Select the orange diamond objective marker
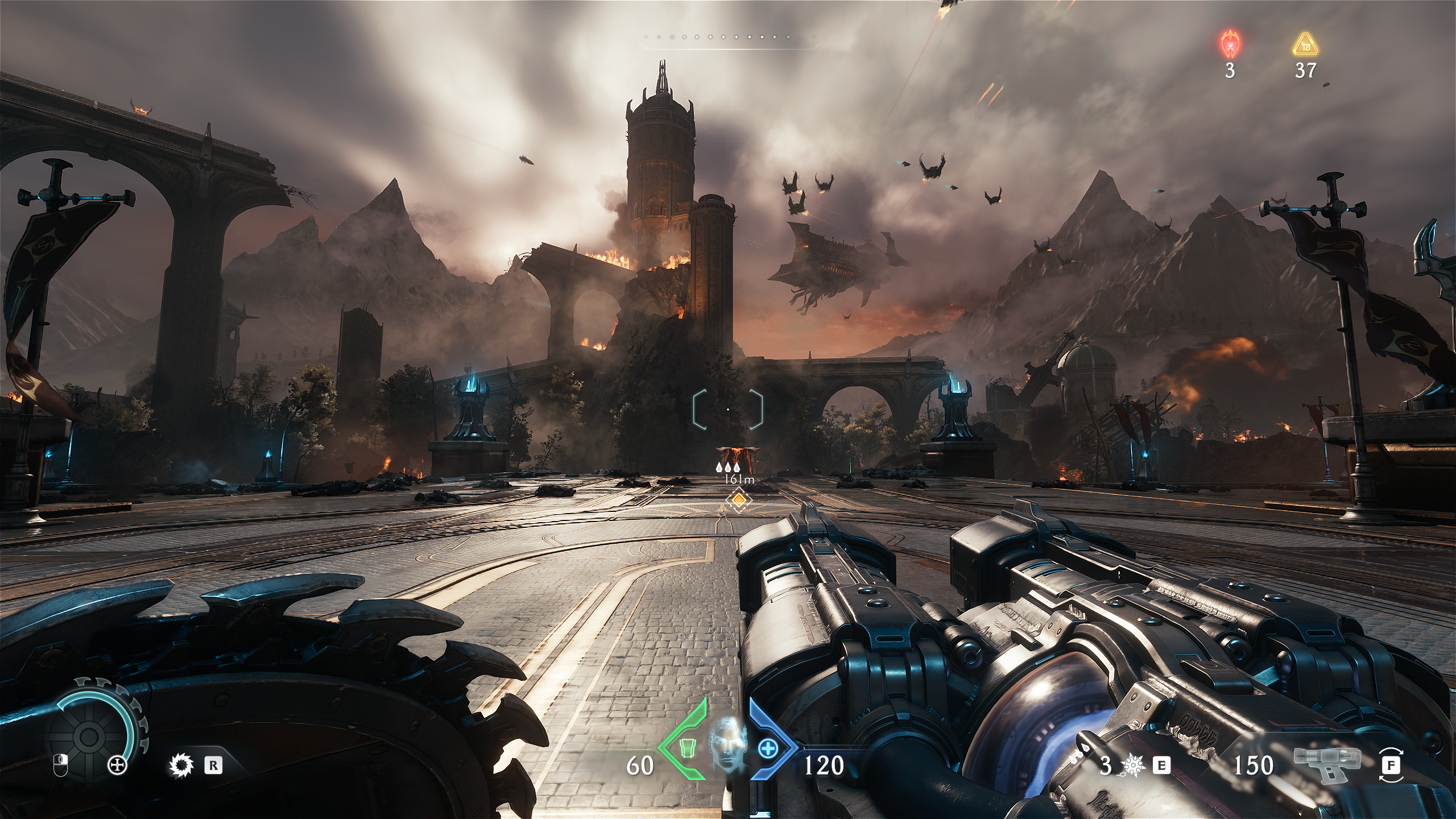 click(x=738, y=500)
